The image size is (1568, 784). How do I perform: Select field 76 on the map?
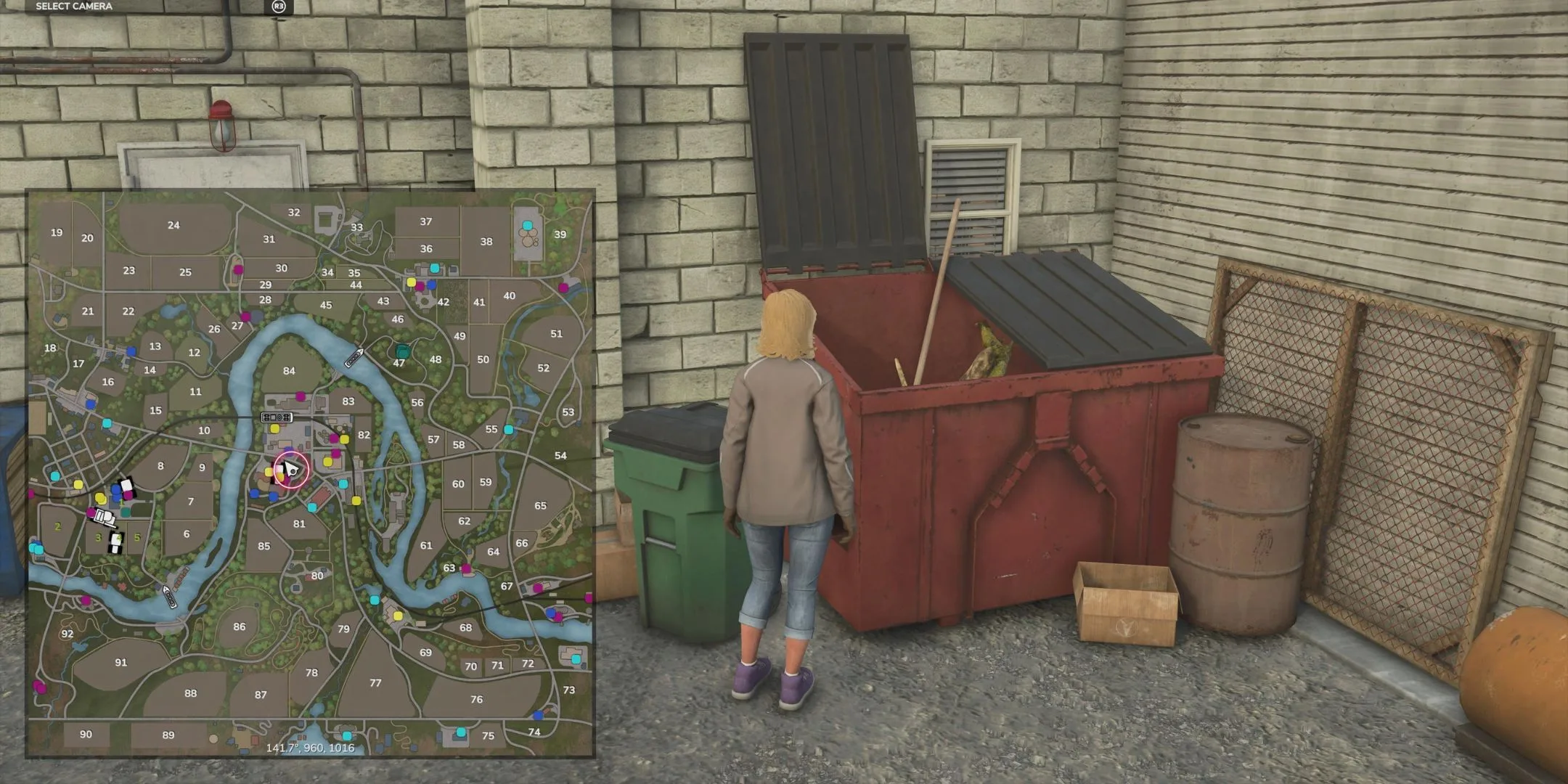pyautogui.click(x=476, y=699)
